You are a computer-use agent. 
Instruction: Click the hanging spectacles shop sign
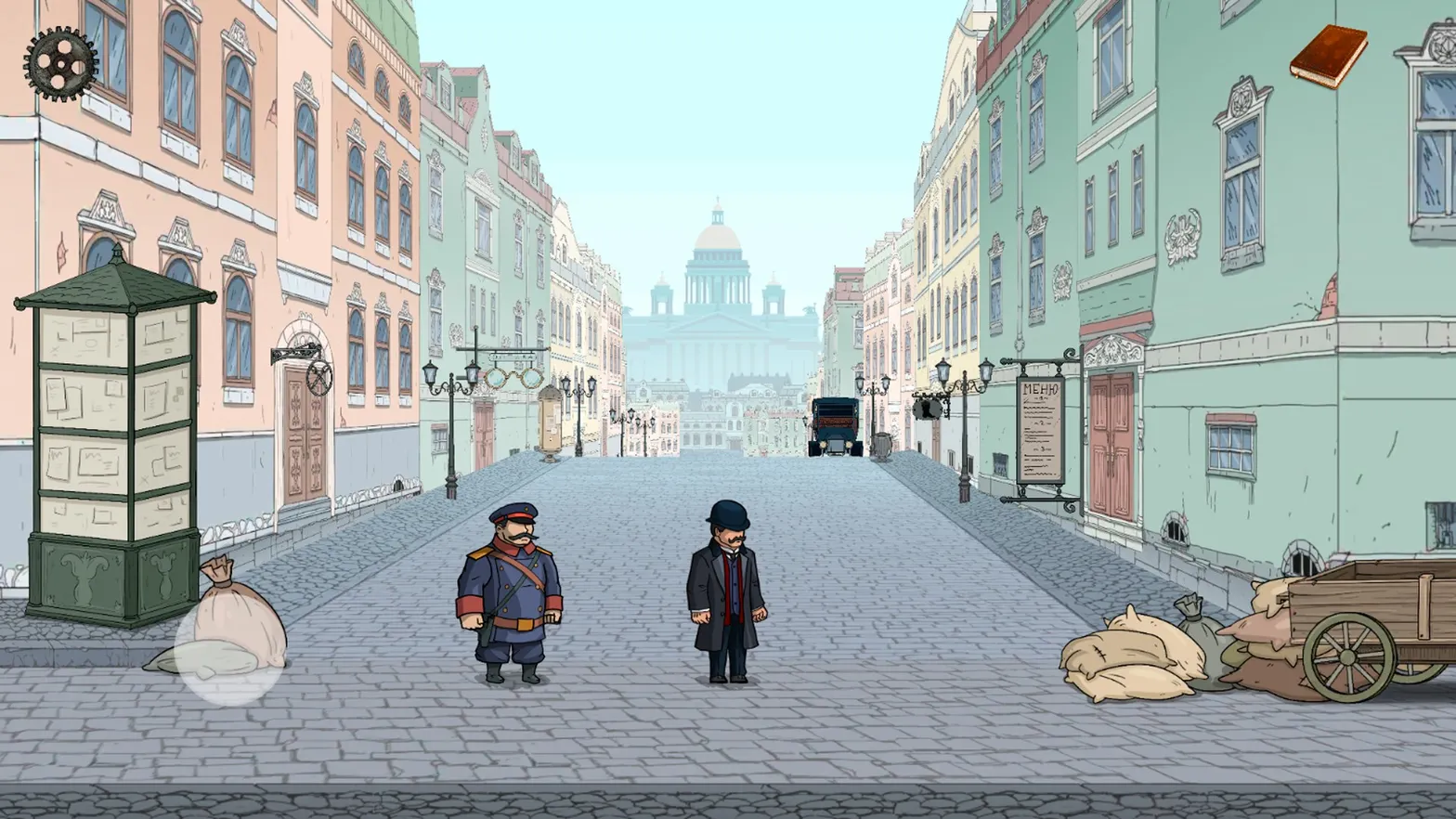(513, 378)
